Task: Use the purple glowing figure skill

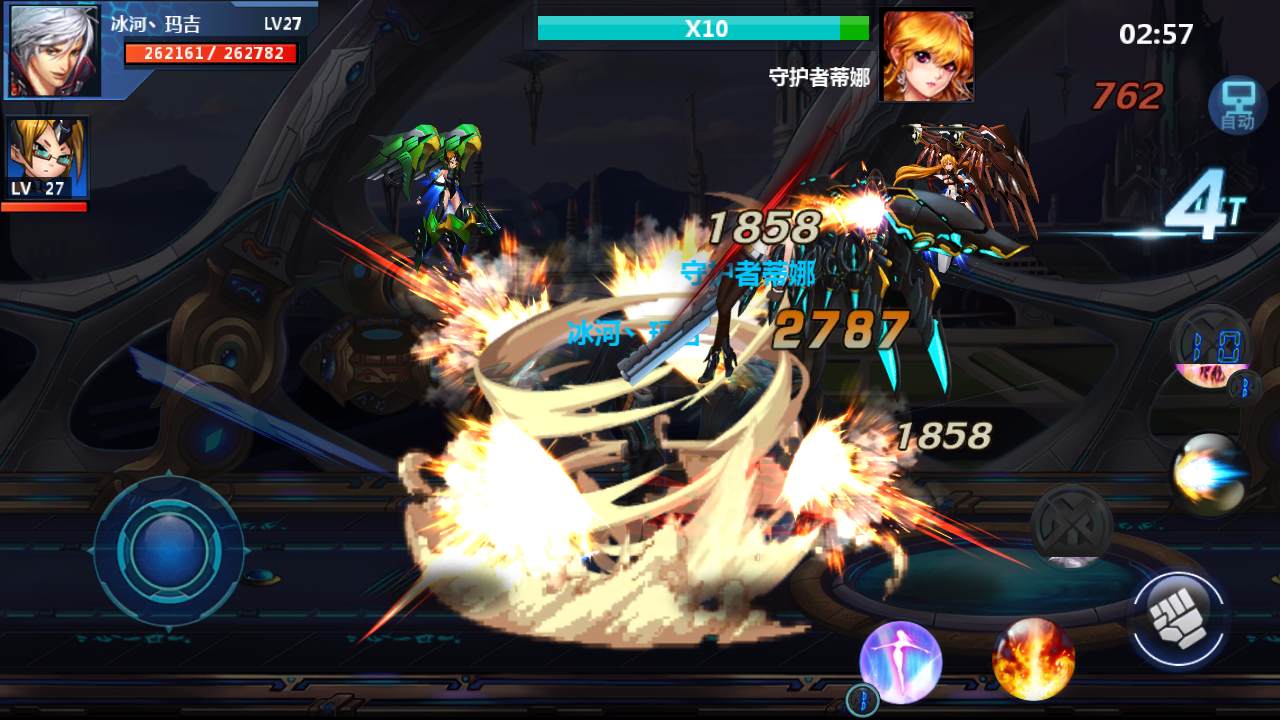Action: (900, 661)
